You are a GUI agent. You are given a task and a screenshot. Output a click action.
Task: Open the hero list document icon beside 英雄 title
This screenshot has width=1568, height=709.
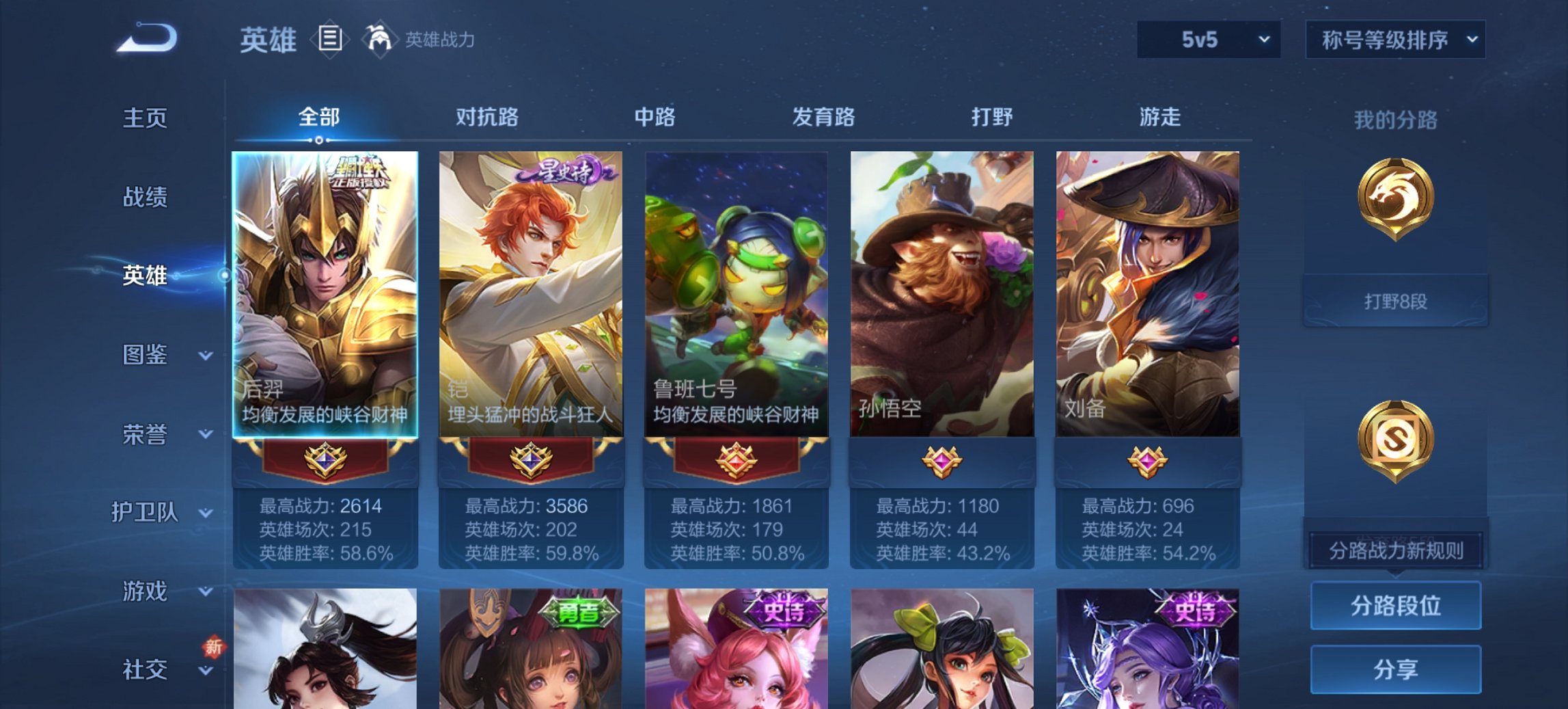click(x=329, y=39)
